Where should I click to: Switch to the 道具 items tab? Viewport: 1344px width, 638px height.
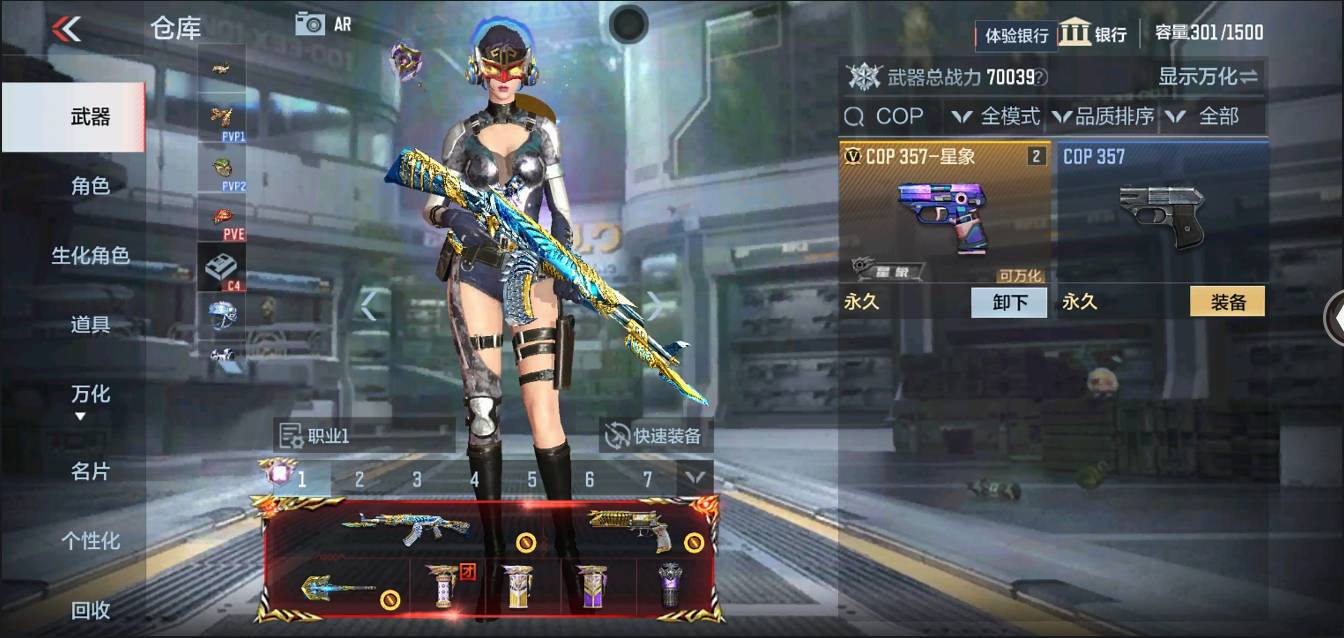point(90,324)
